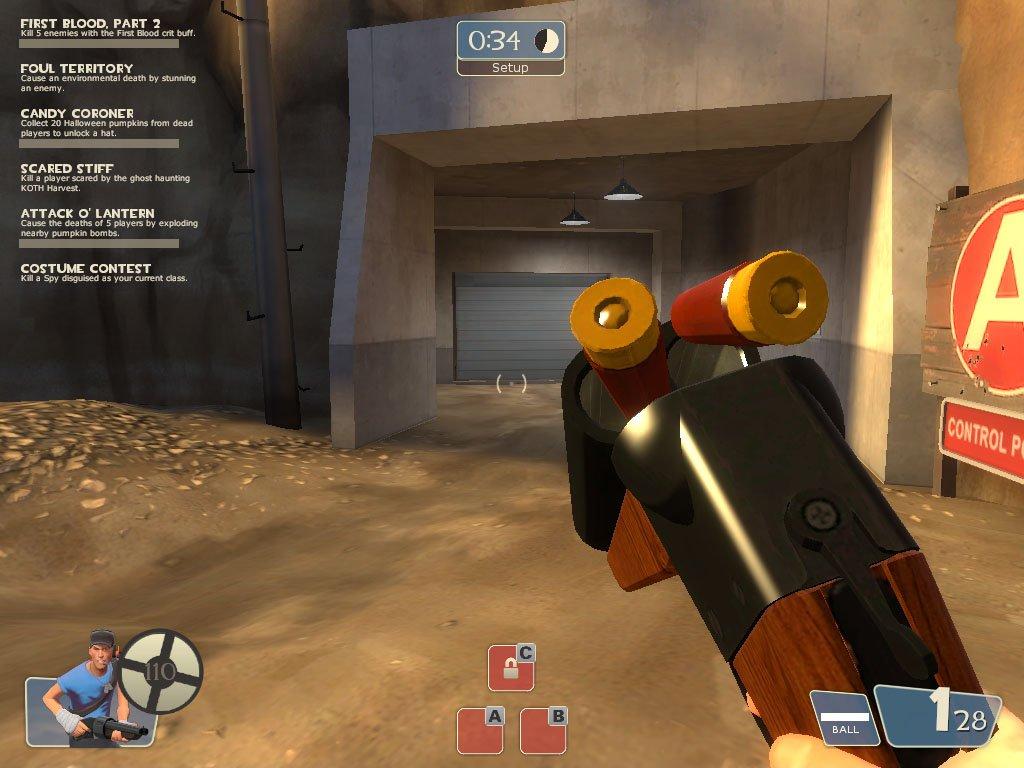Select the locked control point C icon
The width and height of the screenshot is (1024, 768).
coord(511,668)
